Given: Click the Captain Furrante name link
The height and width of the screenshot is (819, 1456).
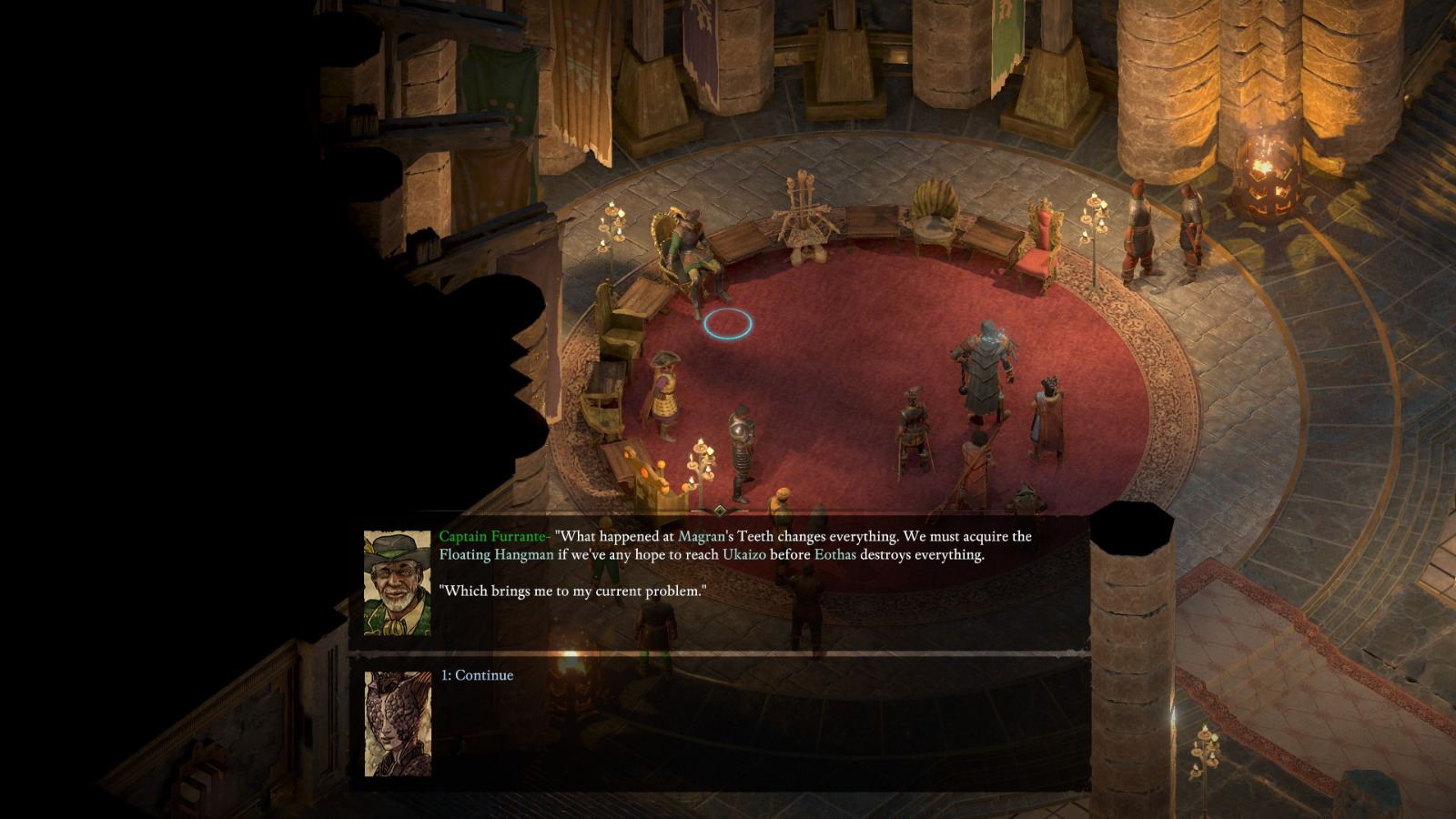Looking at the screenshot, I should click(x=494, y=537).
